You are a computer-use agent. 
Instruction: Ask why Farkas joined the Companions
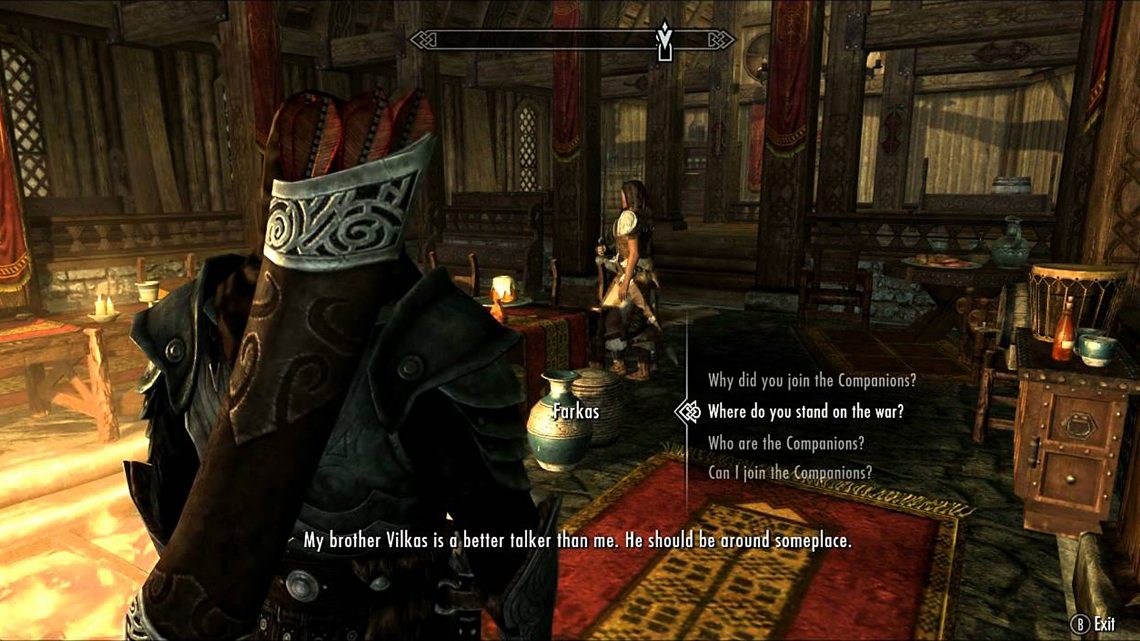tap(811, 380)
